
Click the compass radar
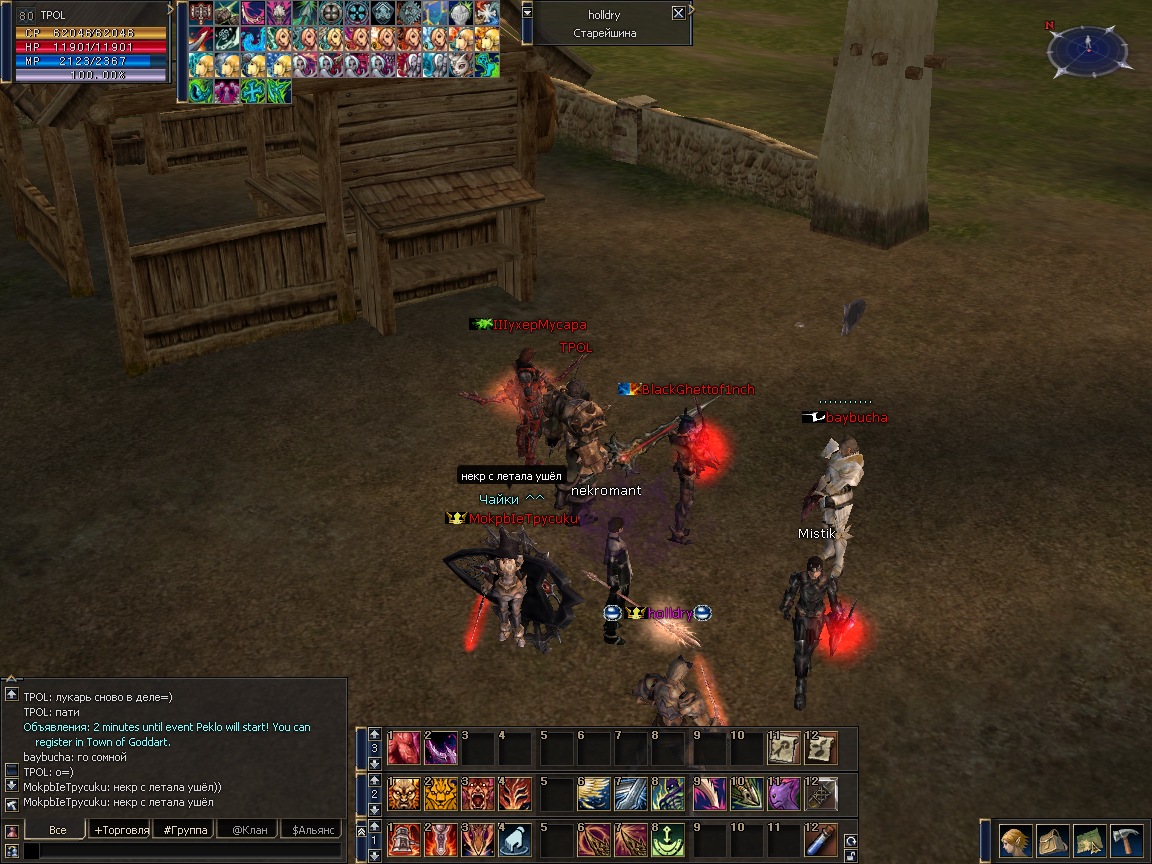coord(1087,51)
